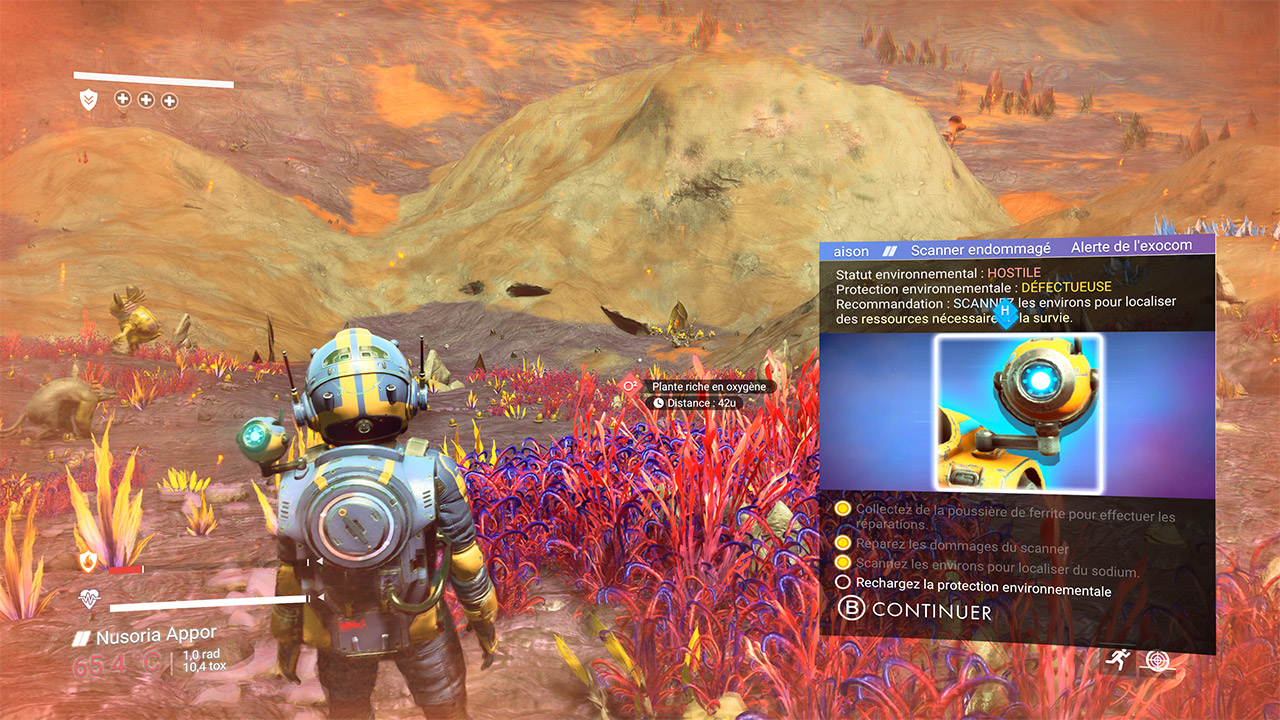Select the ferrite dust collection objective
Screen dimensions: 1280x720
[x=1014, y=517]
